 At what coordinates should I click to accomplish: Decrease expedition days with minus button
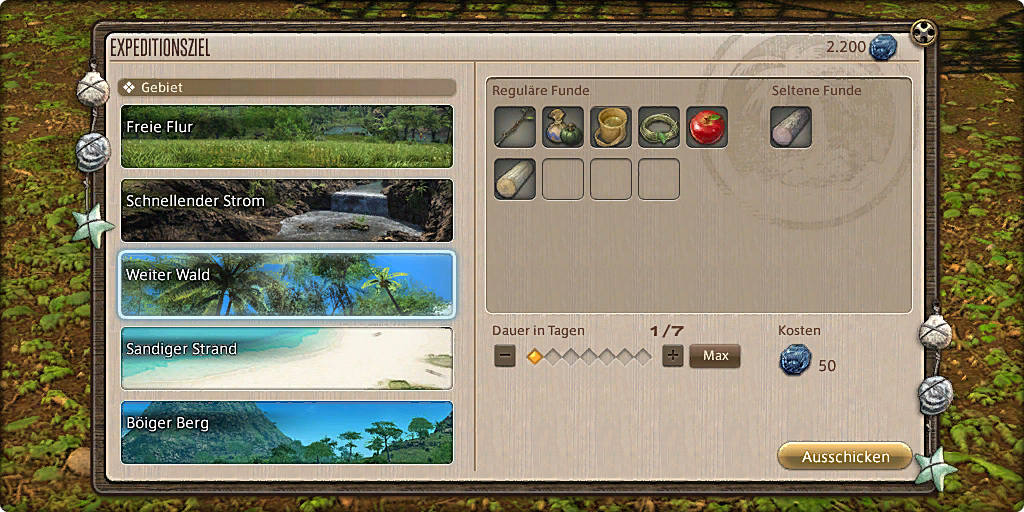tap(505, 356)
